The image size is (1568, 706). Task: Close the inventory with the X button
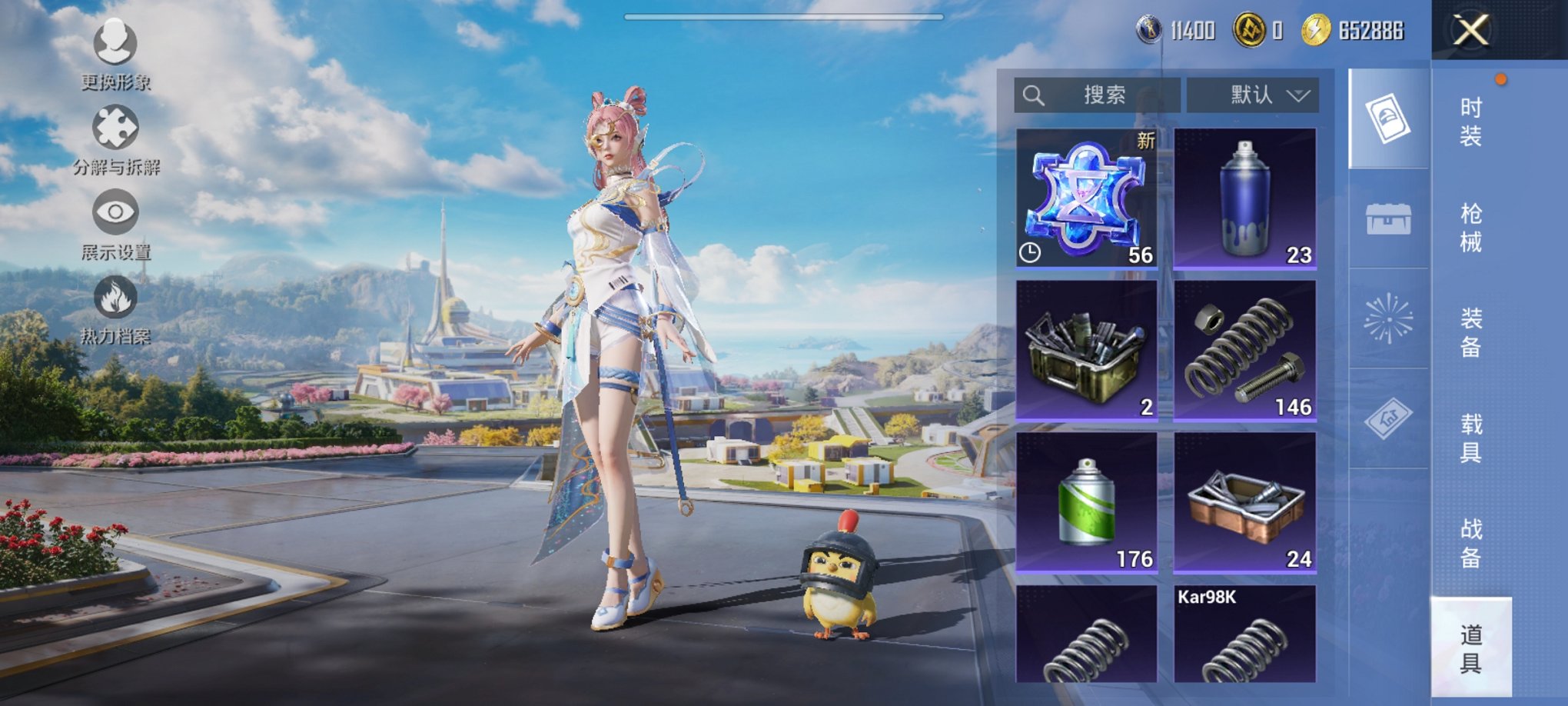(x=1470, y=31)
